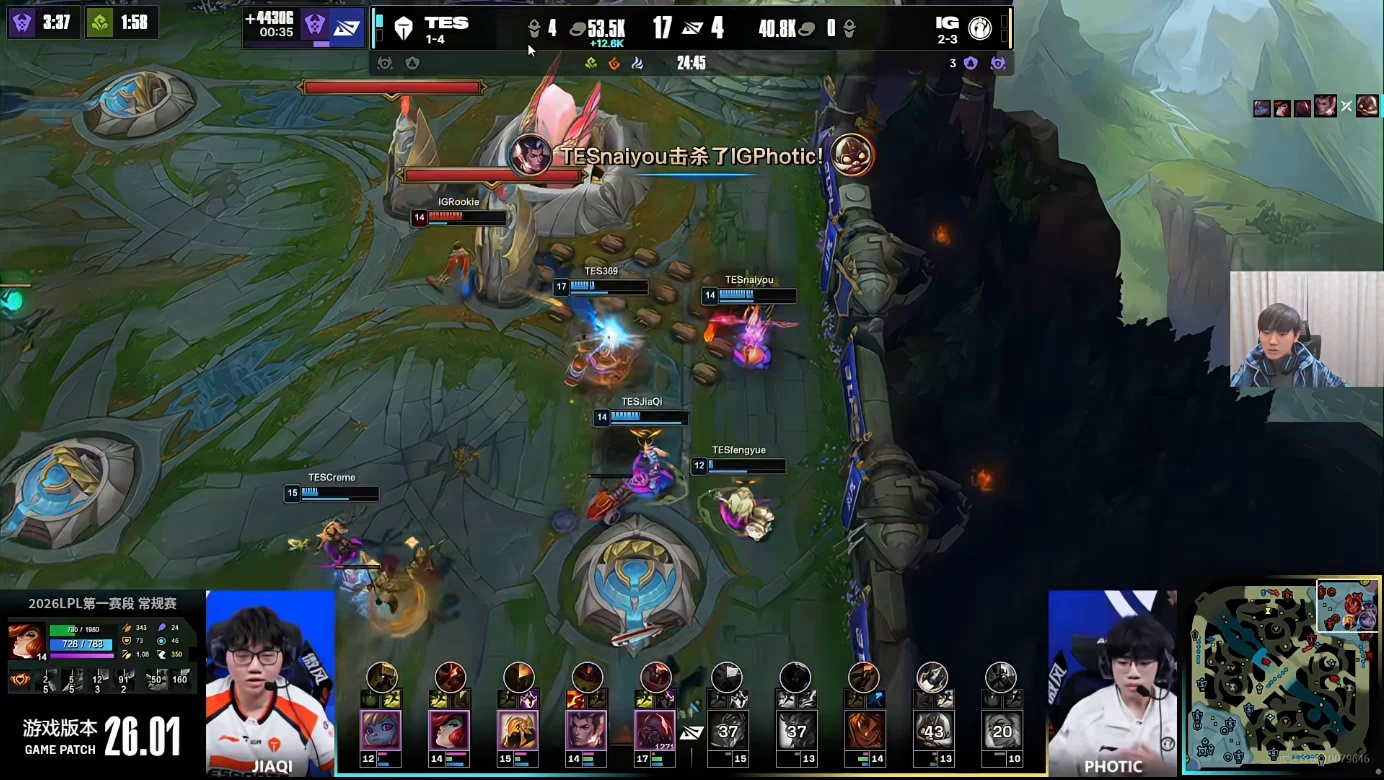Select Poppy's portrait in the scoreboard bar
Viewport: 1384px width, 780px height.
pyautogui.click(x=381, y=730)
